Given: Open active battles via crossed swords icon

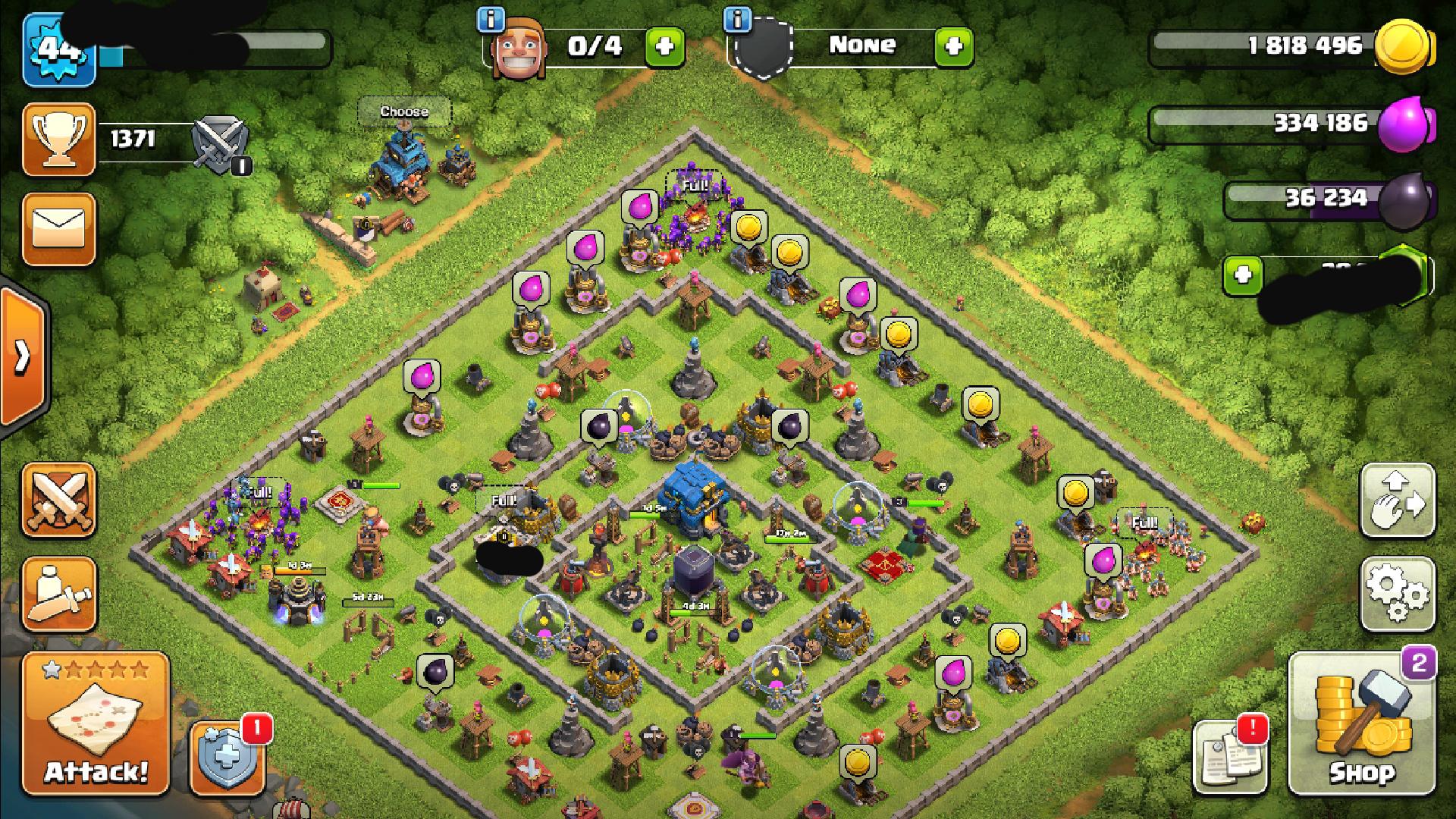Looking at the screenshot, I should point(59,498).
